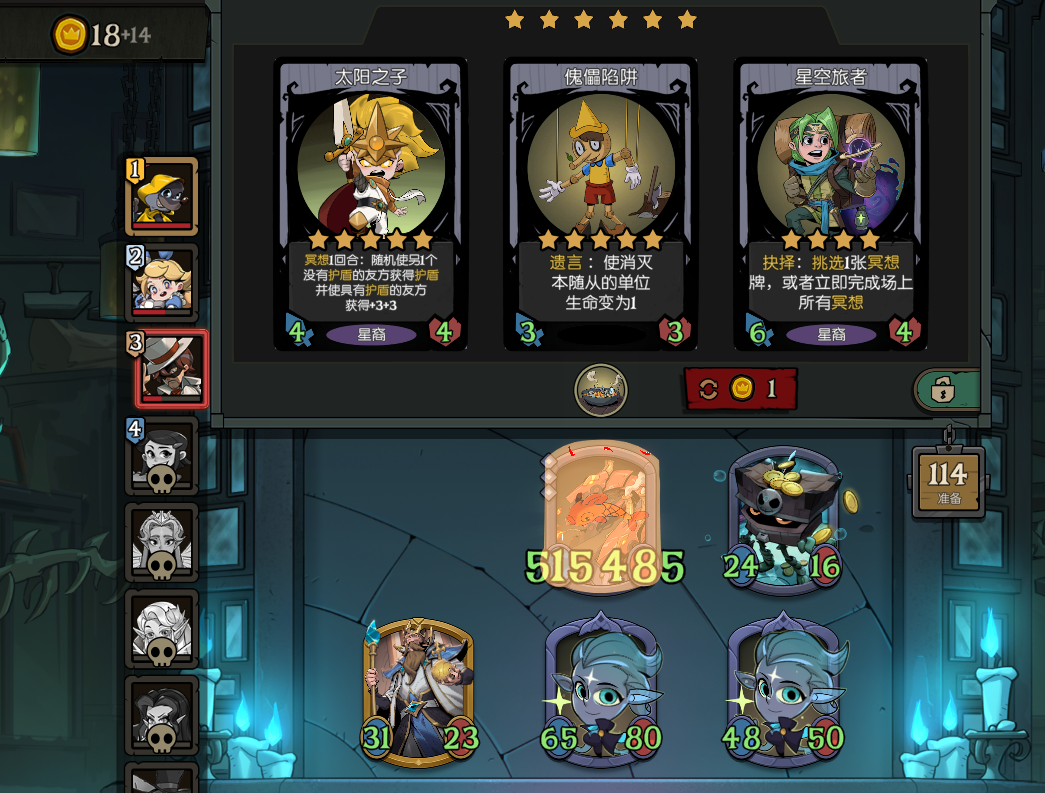
Task: Select the white-robed wizard minion
Action: (x=418, y=692)
